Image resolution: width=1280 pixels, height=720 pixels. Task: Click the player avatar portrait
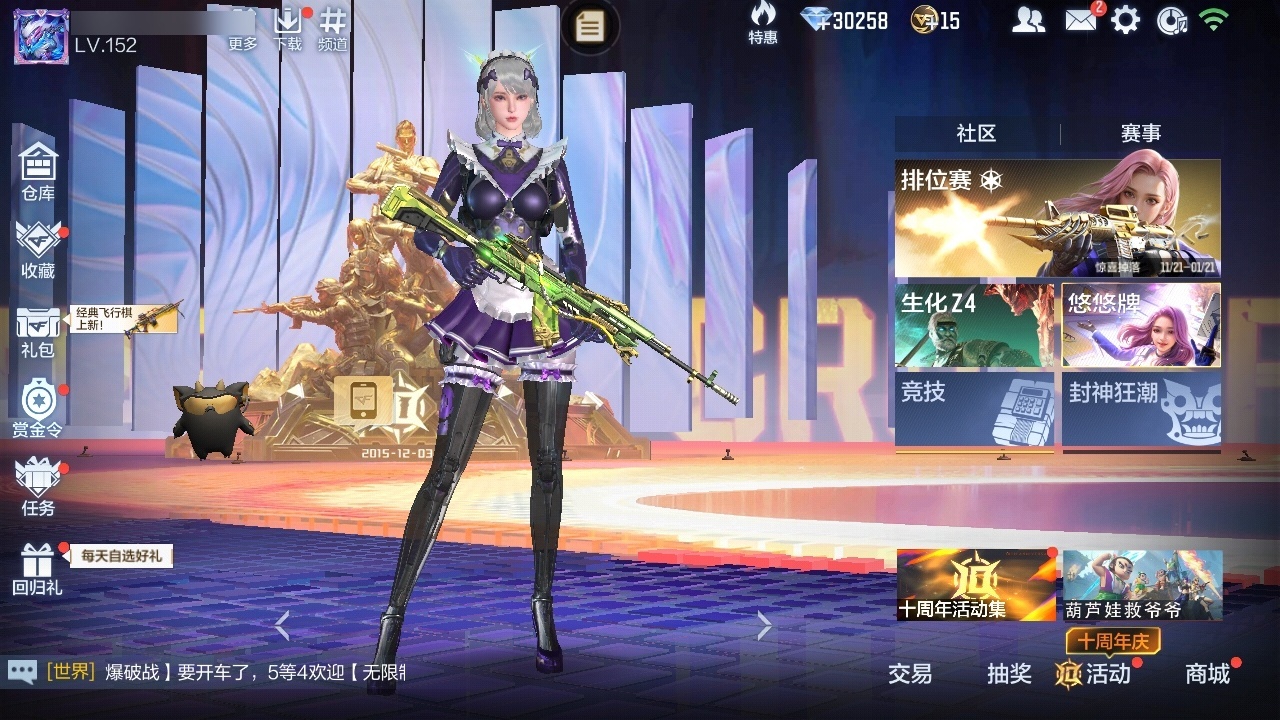(41, 36)
